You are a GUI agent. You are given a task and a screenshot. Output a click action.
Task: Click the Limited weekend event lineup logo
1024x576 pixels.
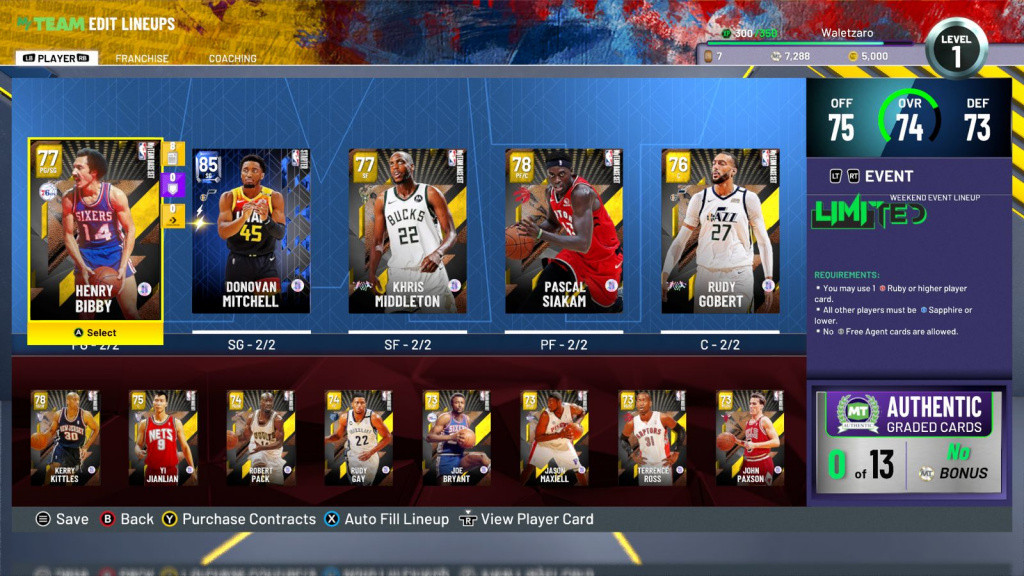click(x=868, y=214)
